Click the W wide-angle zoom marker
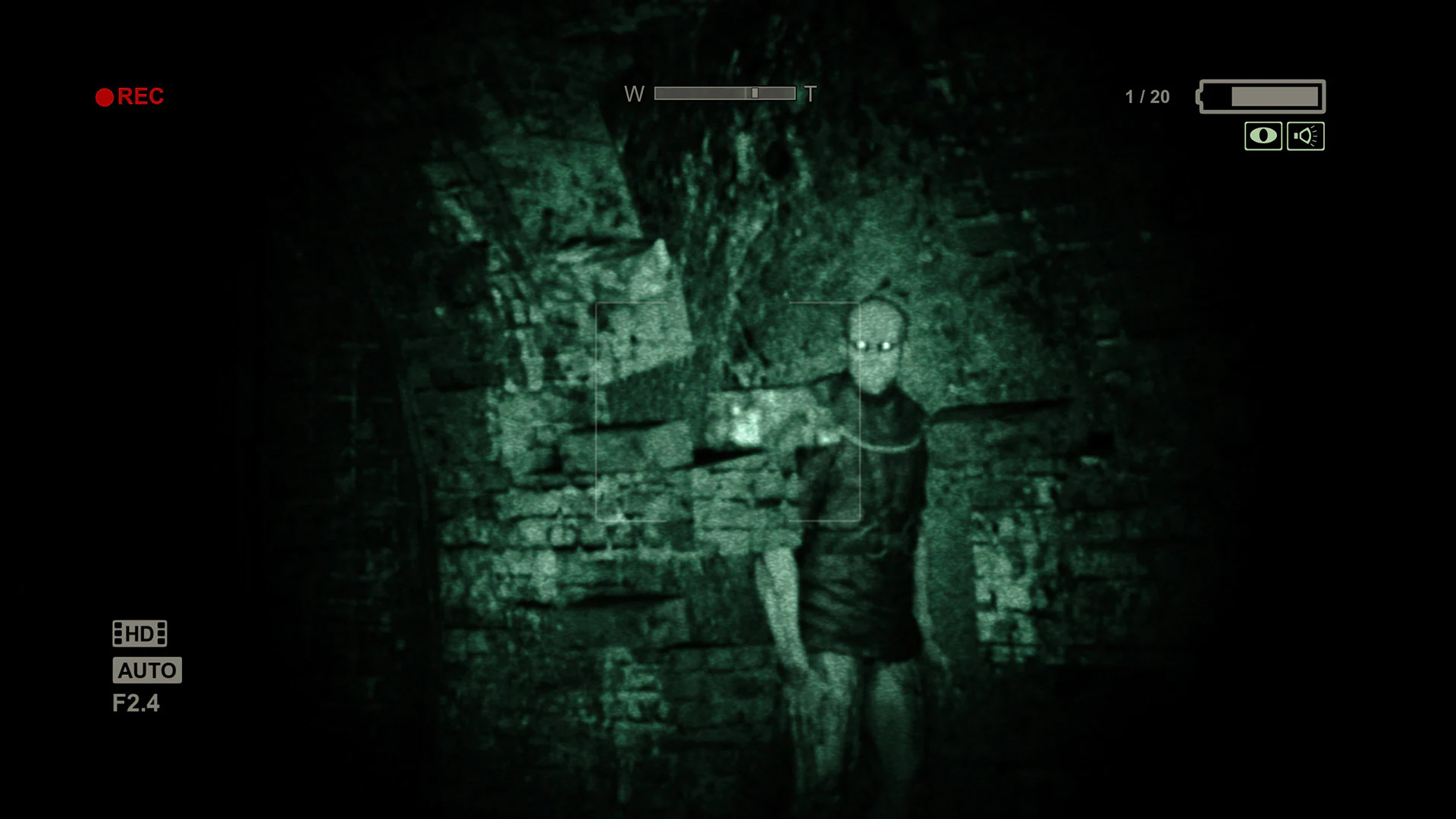This screenshot has width=1456, height=819. coord(633,95)
